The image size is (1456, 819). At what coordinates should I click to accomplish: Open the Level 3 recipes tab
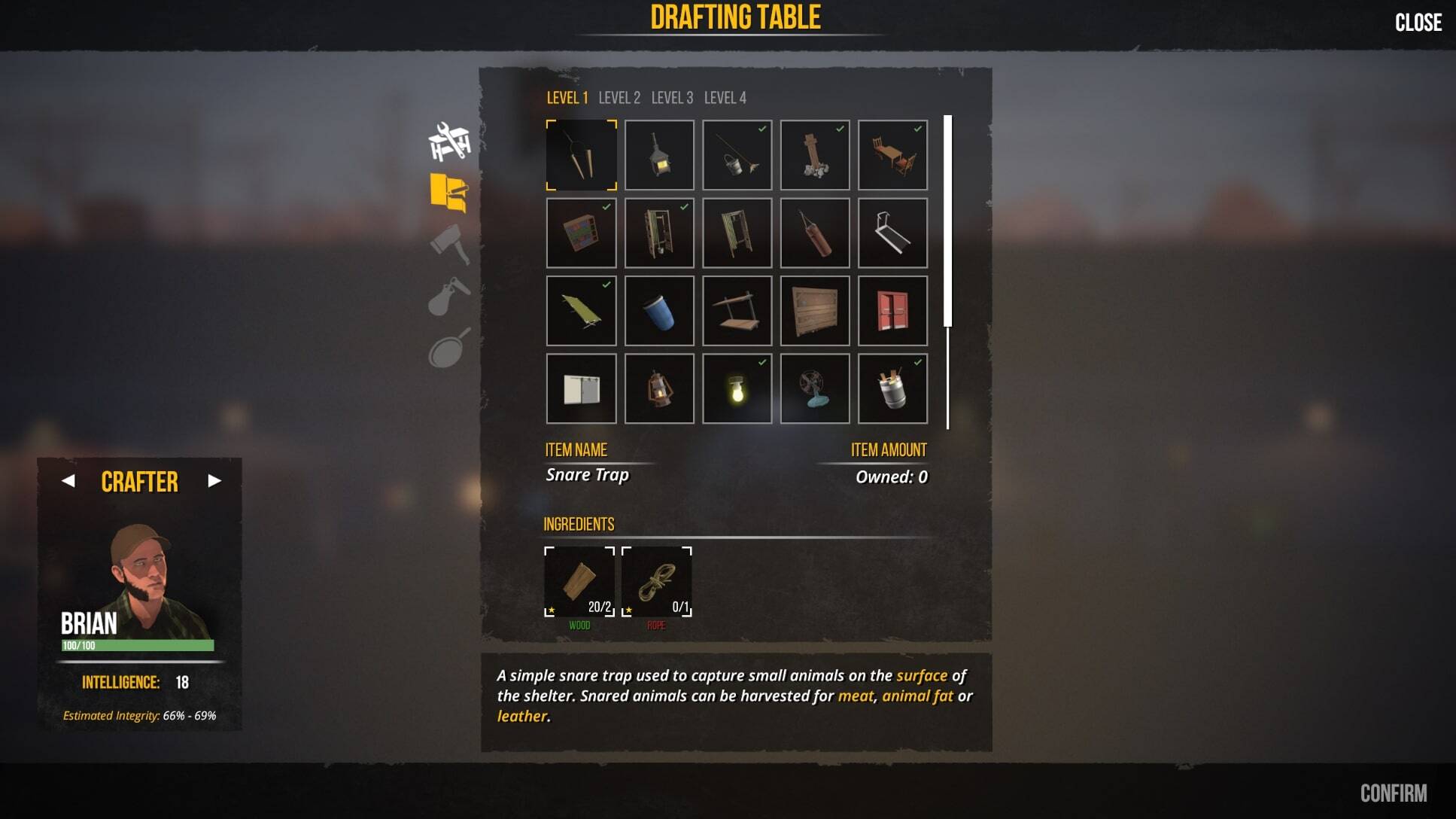click(672, 98)
